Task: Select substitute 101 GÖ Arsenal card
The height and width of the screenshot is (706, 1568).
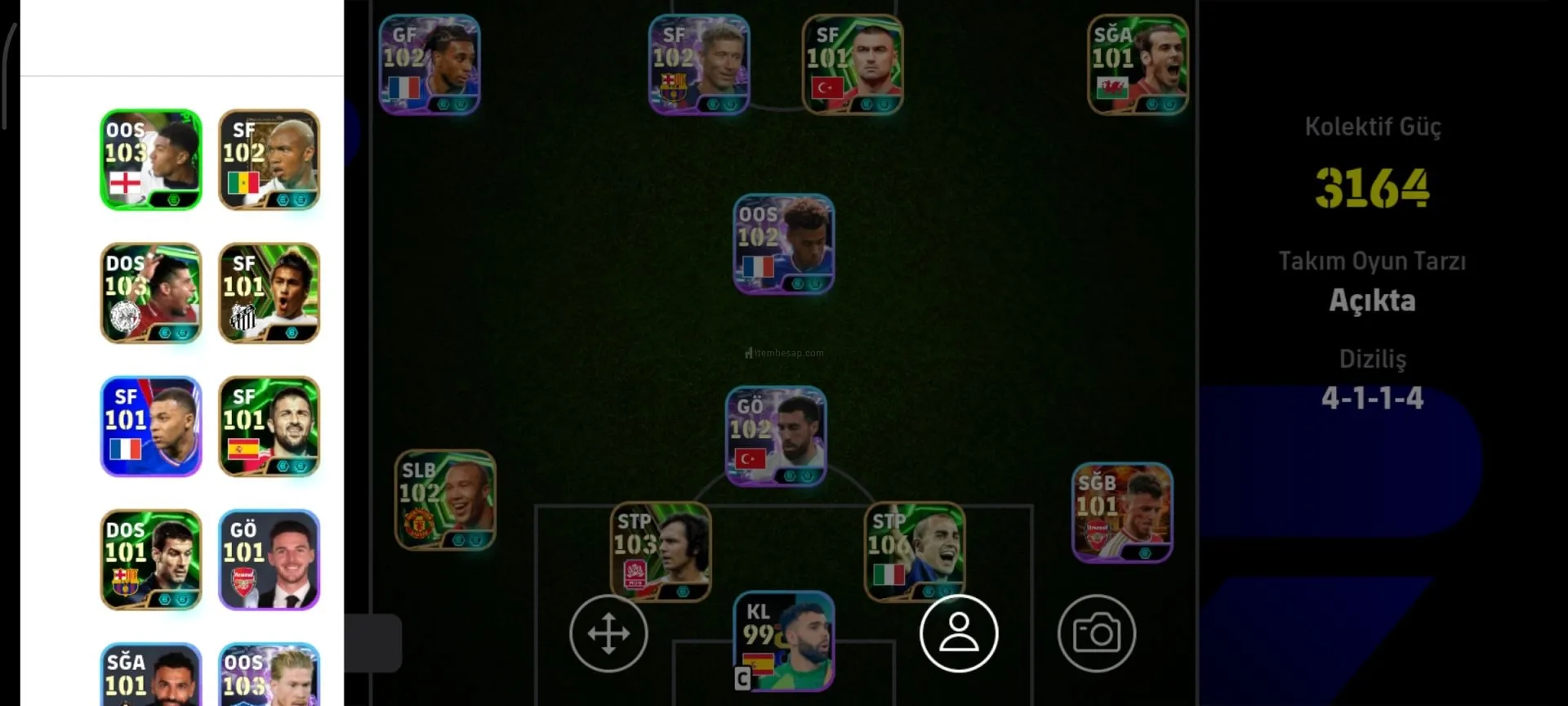Action: click(269, 560)
